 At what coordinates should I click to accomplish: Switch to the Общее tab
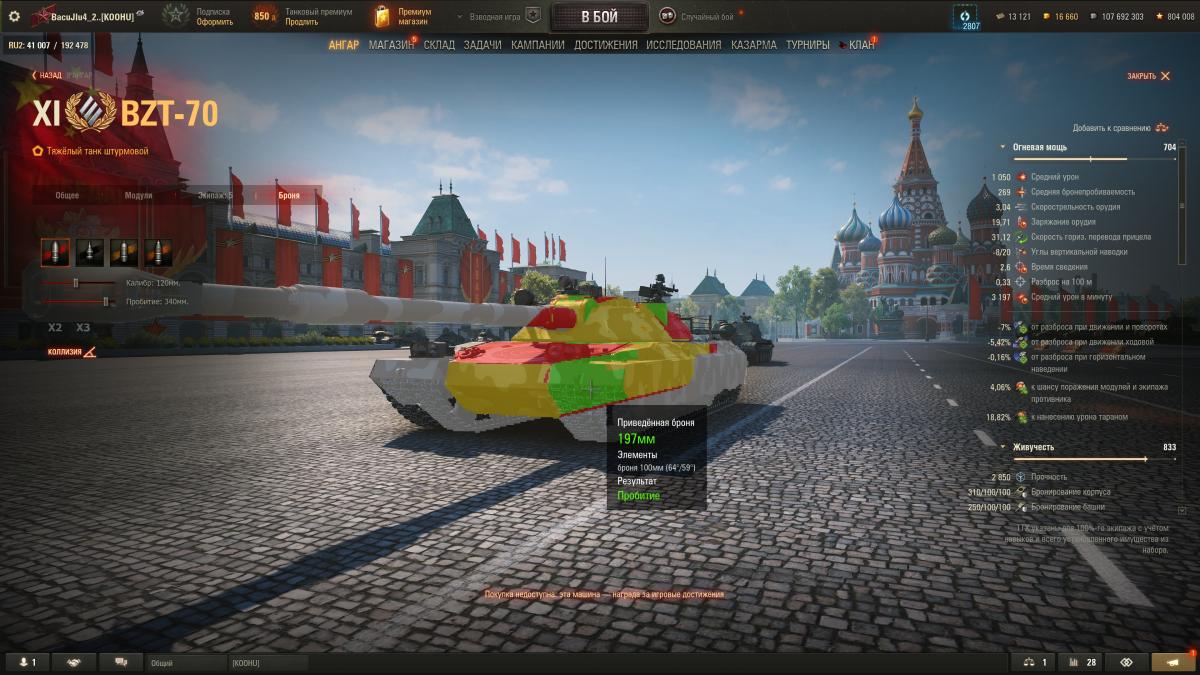point(67,195)
